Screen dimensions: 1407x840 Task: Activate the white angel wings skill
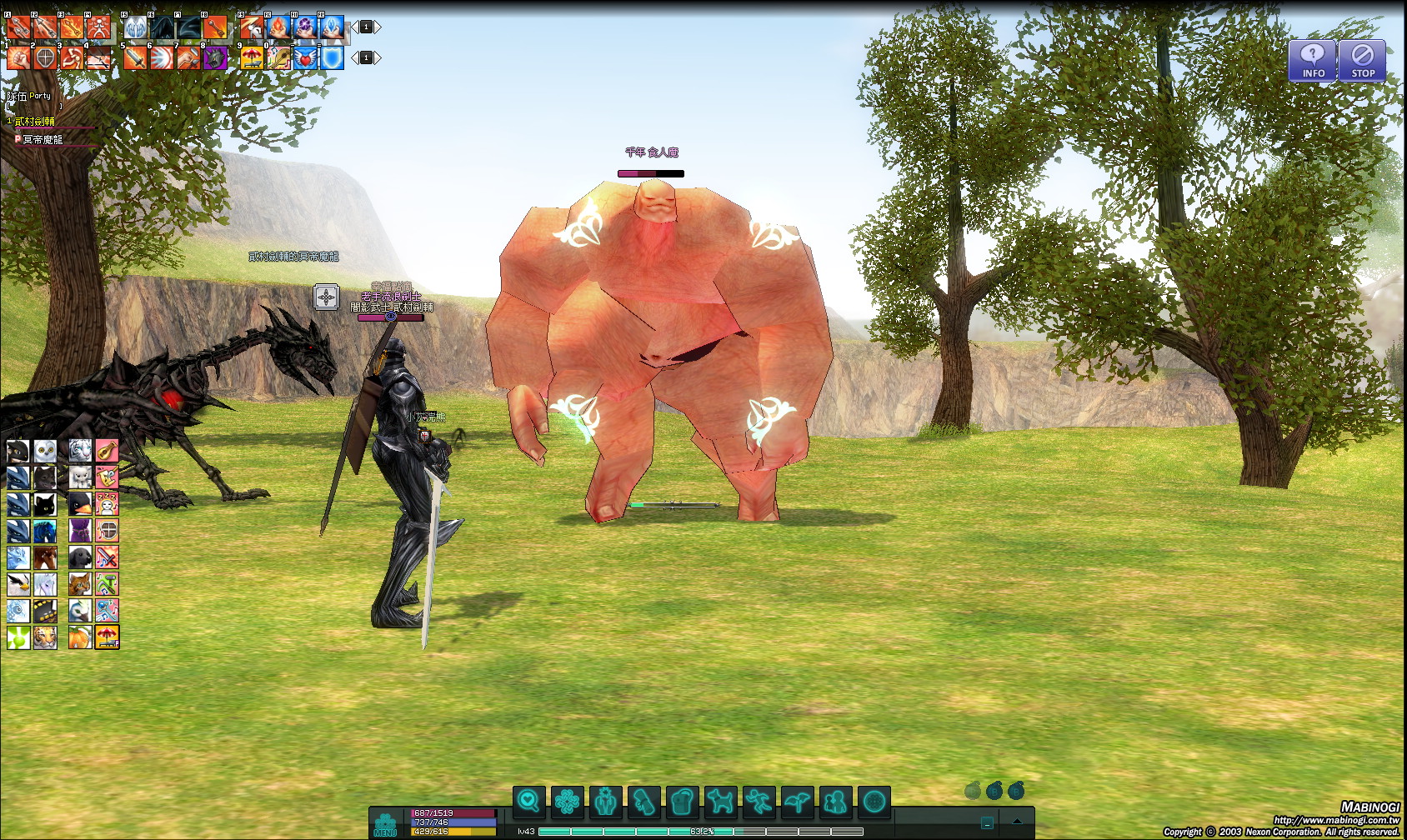coord(135,27)
